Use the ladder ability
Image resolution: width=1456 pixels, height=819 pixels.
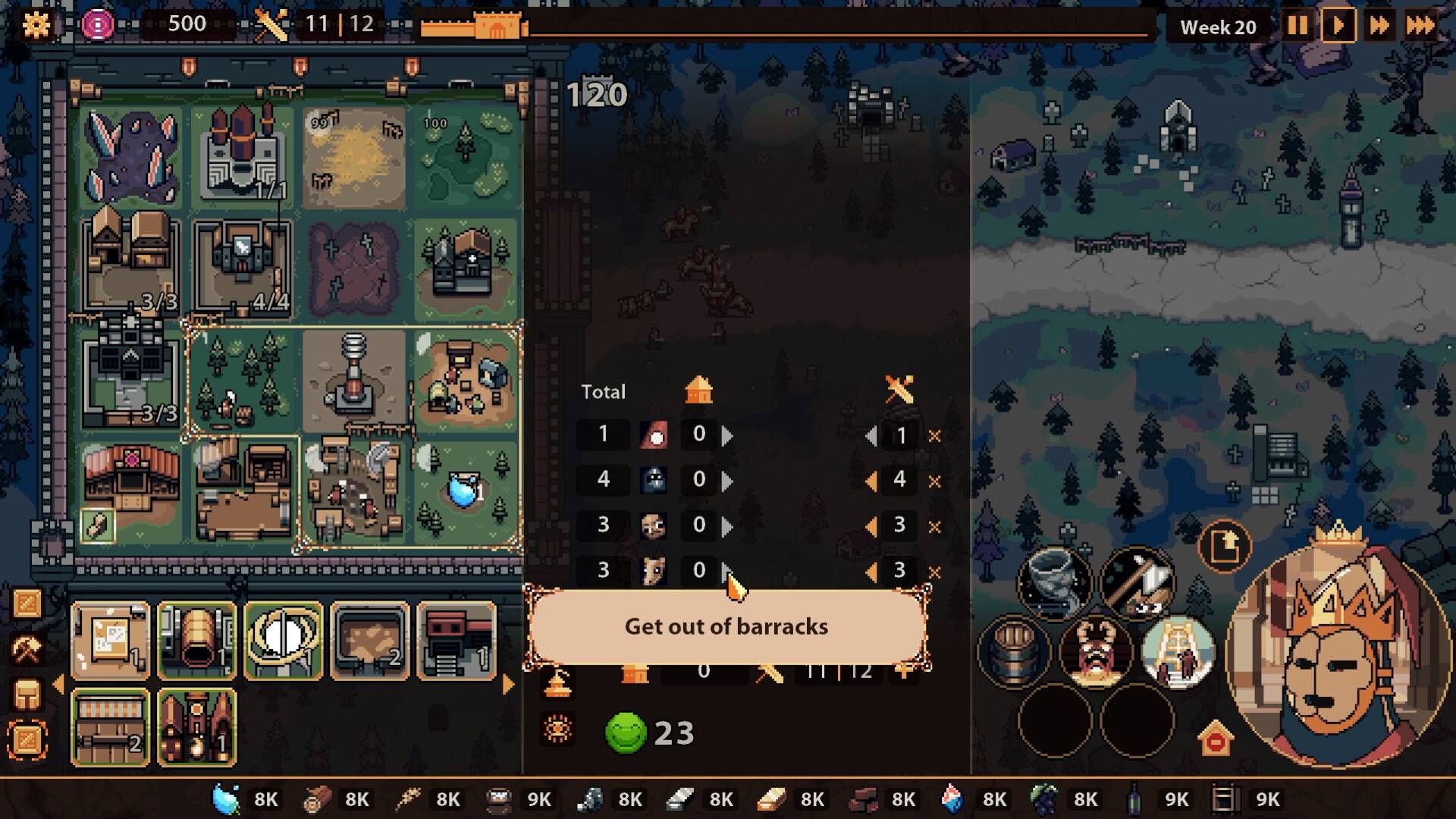coord(1178,651)
